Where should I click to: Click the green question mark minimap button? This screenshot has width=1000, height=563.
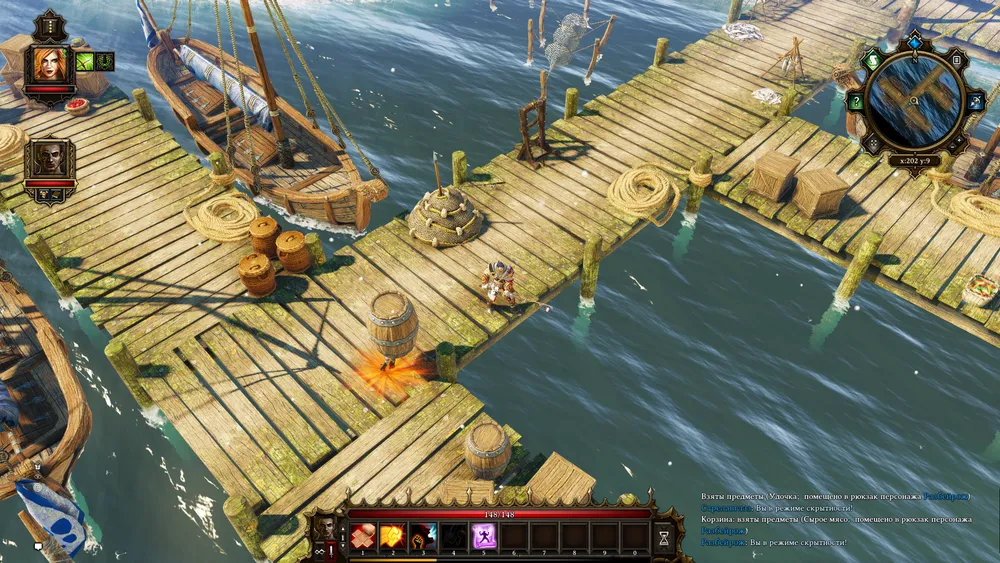click(855, 101)
